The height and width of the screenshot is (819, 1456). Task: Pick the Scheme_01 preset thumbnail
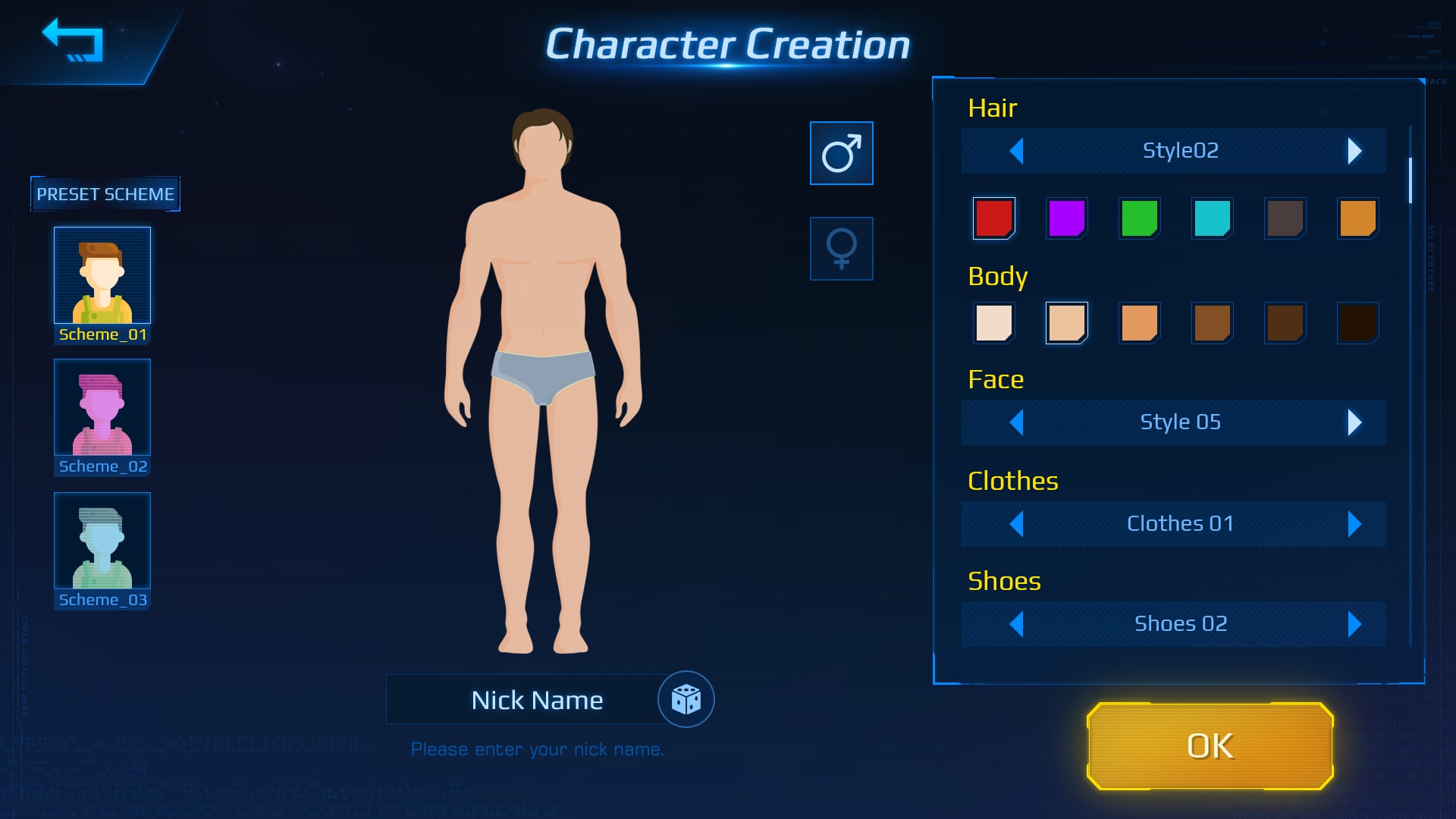click(x=102, y=276)
